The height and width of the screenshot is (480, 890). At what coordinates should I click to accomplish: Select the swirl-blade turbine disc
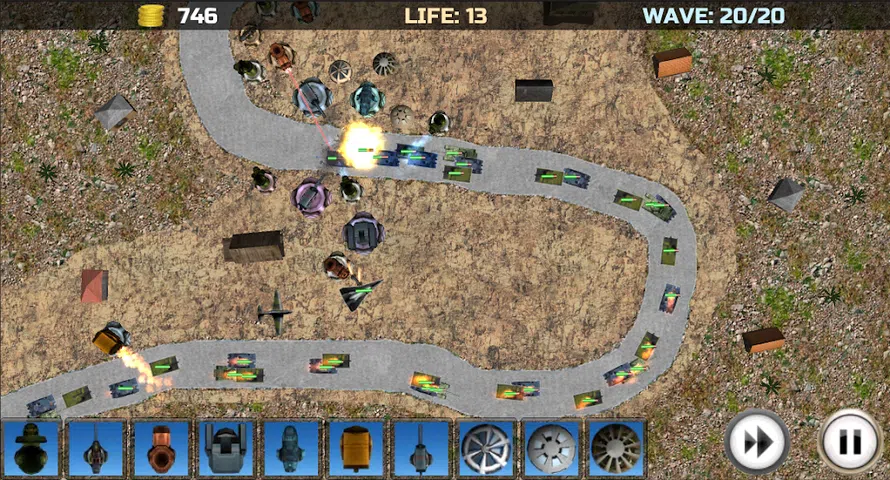coord(486,448)
